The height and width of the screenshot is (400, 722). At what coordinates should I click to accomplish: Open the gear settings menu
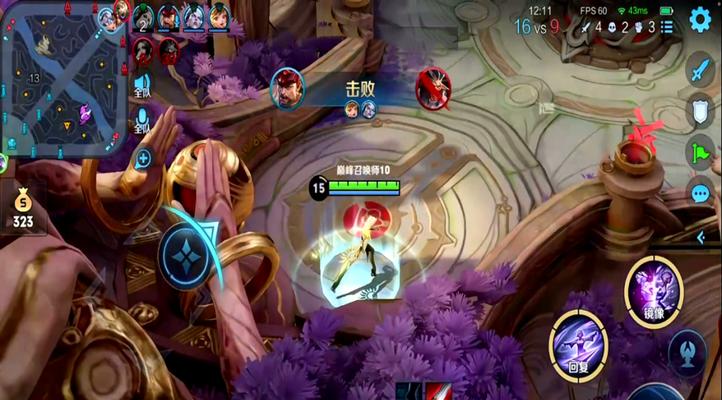click(x=700, y=19)
